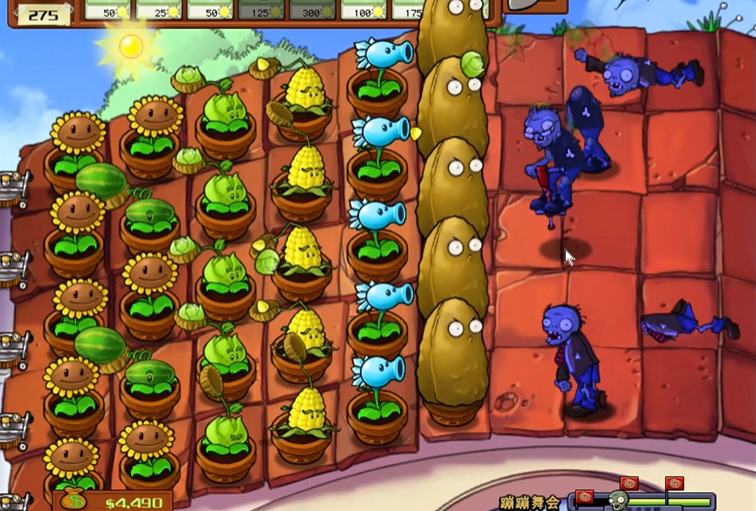Screen dimensions: 756x511
Task: Grab the shovel tool
Action: click(x=535, y=5)
